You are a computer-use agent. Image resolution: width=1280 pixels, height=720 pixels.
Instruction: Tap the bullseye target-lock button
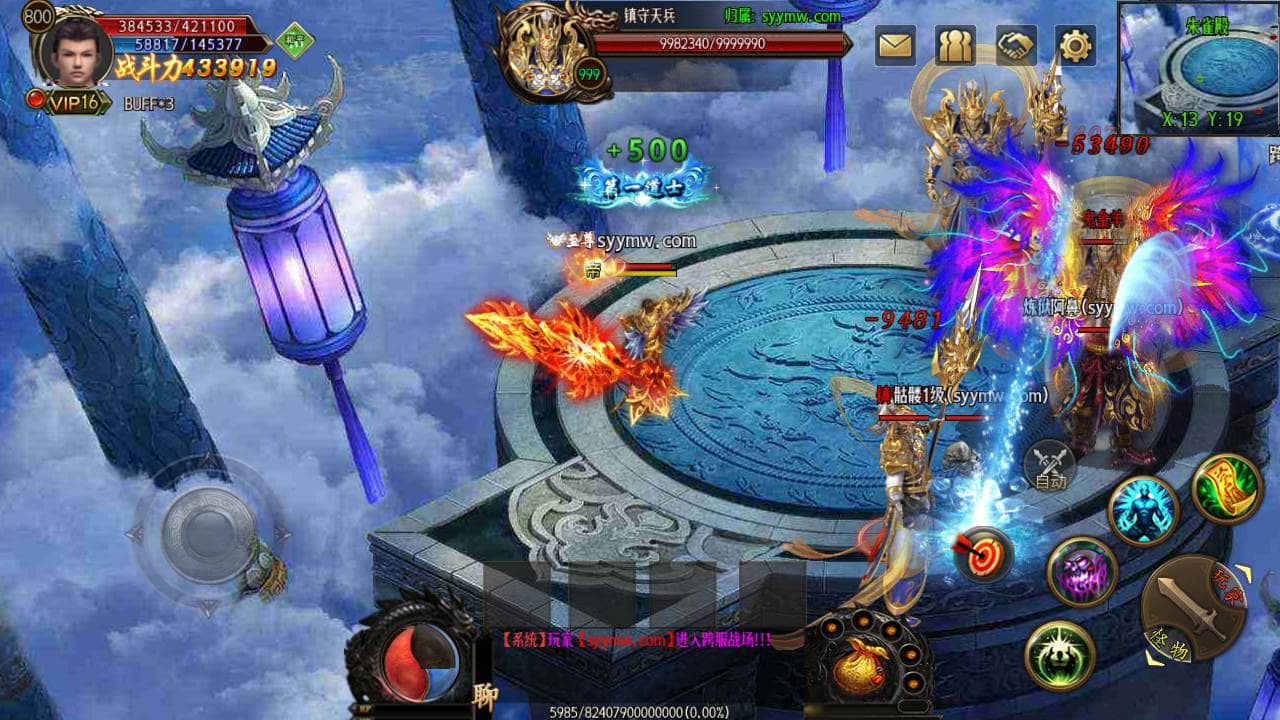(984, 554)
